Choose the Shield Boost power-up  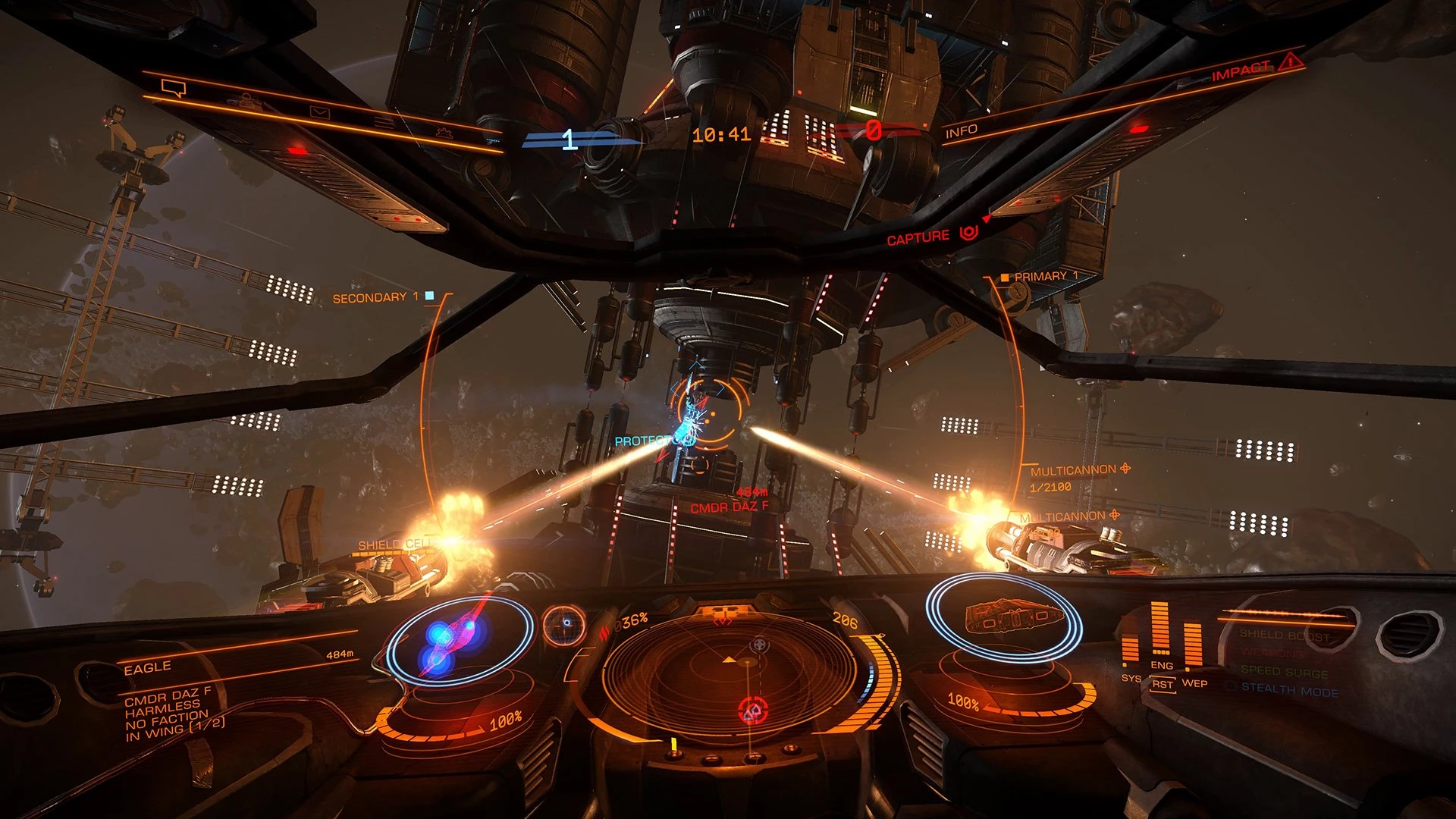click(1285, 635)
